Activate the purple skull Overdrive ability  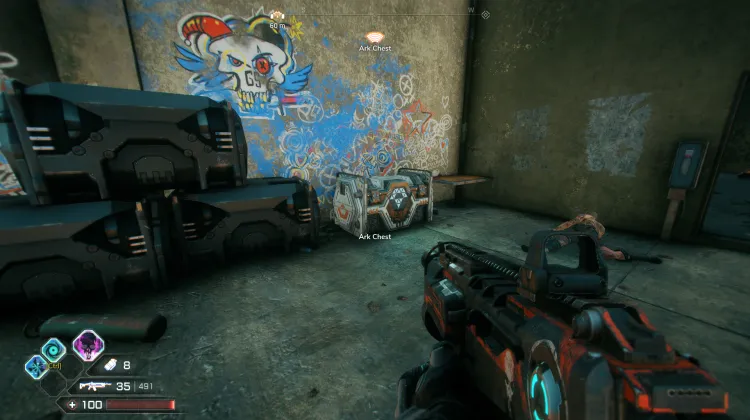point(87,346)
